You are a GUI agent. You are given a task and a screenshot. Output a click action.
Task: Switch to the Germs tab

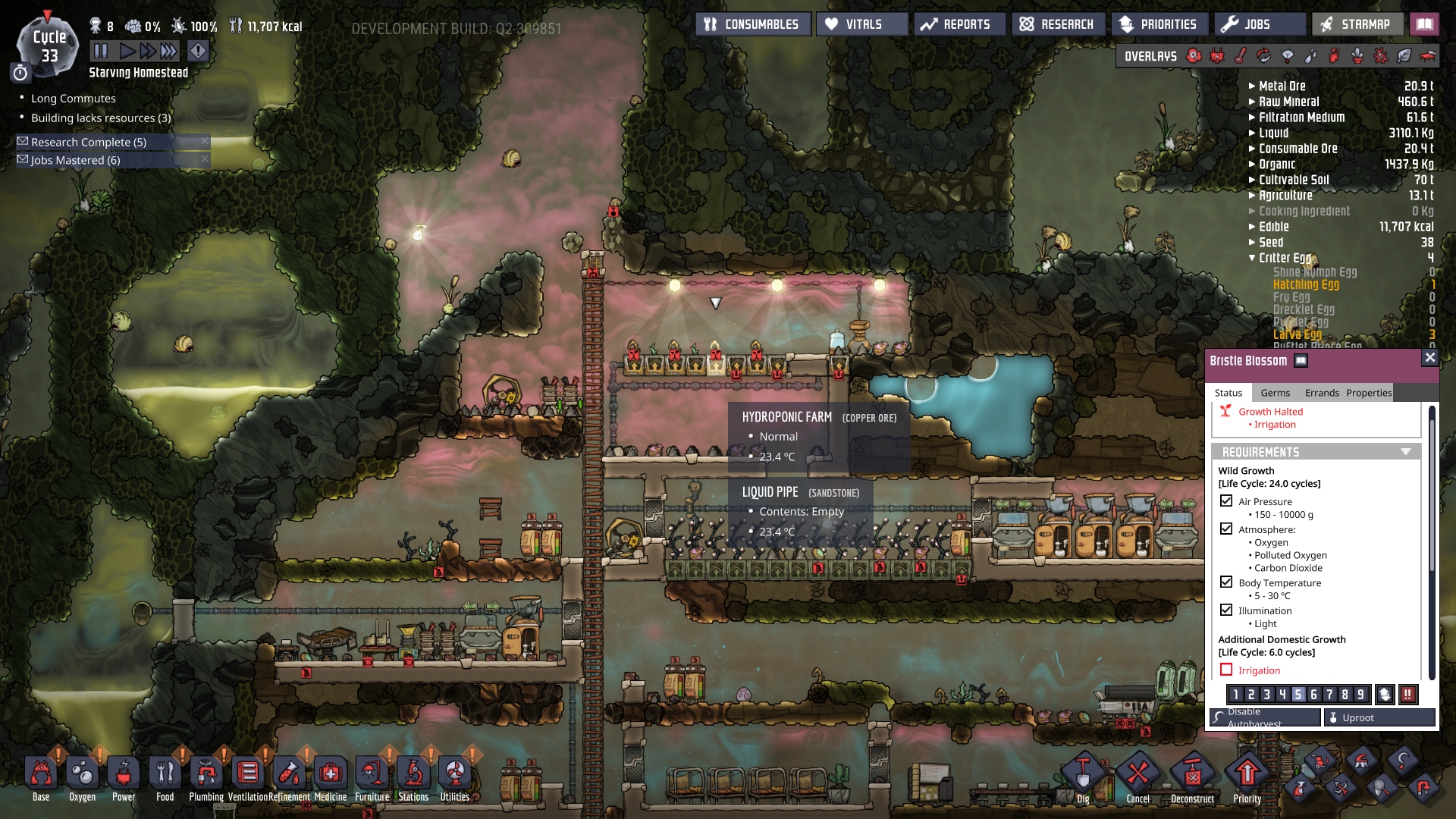pos(1275,393)
